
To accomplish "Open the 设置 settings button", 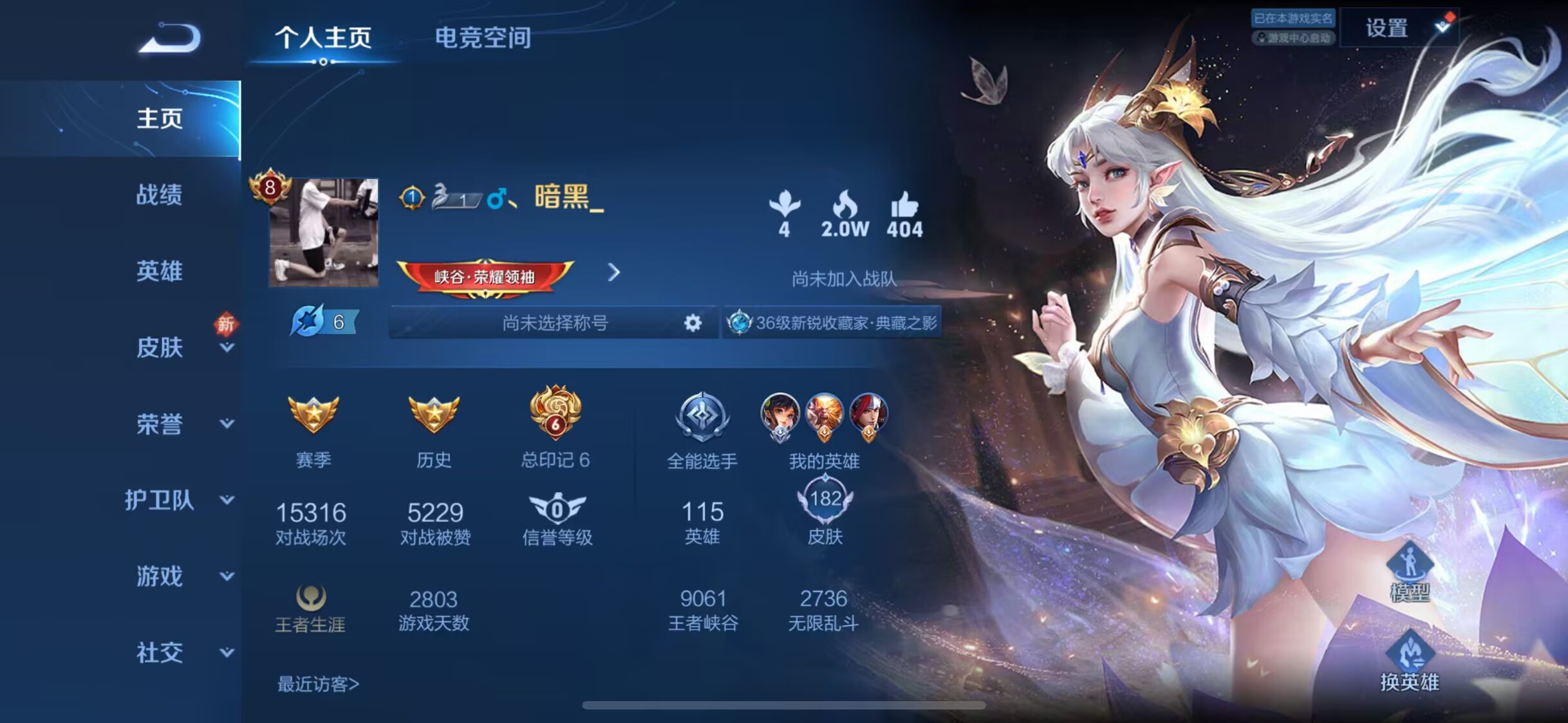I will click(1387, 28).
